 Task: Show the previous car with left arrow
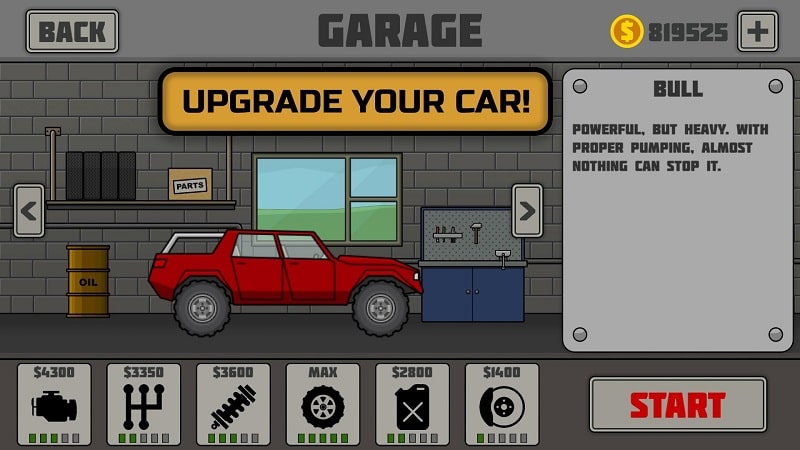point(29,211)
